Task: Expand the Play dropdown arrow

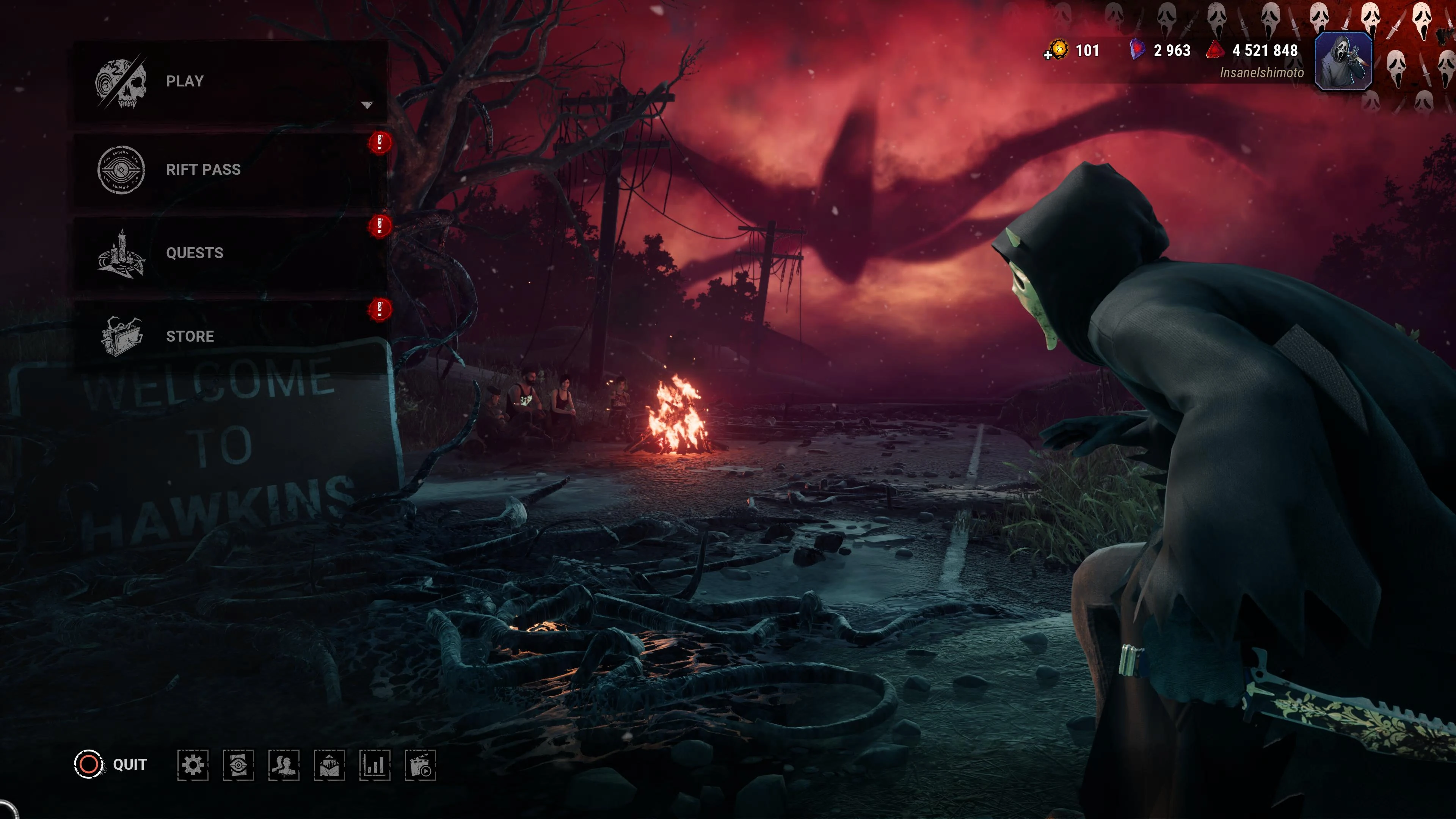Action: pos(367,105)
